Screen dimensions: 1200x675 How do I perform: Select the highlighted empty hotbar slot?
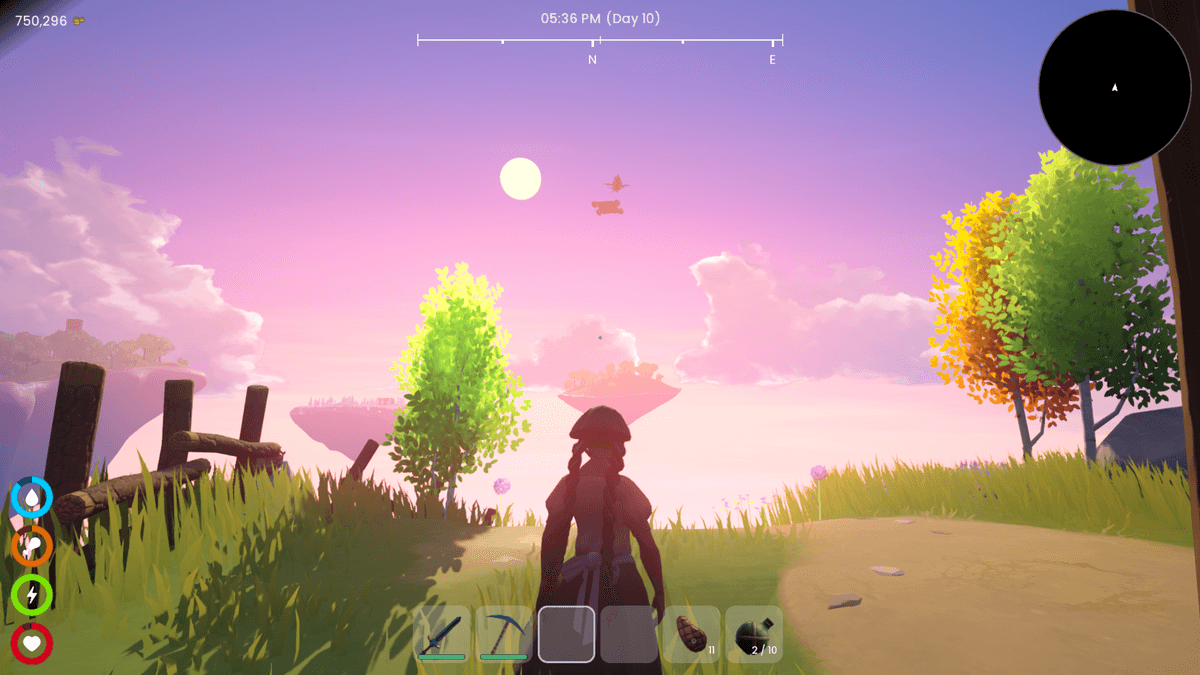coord(567,634)
